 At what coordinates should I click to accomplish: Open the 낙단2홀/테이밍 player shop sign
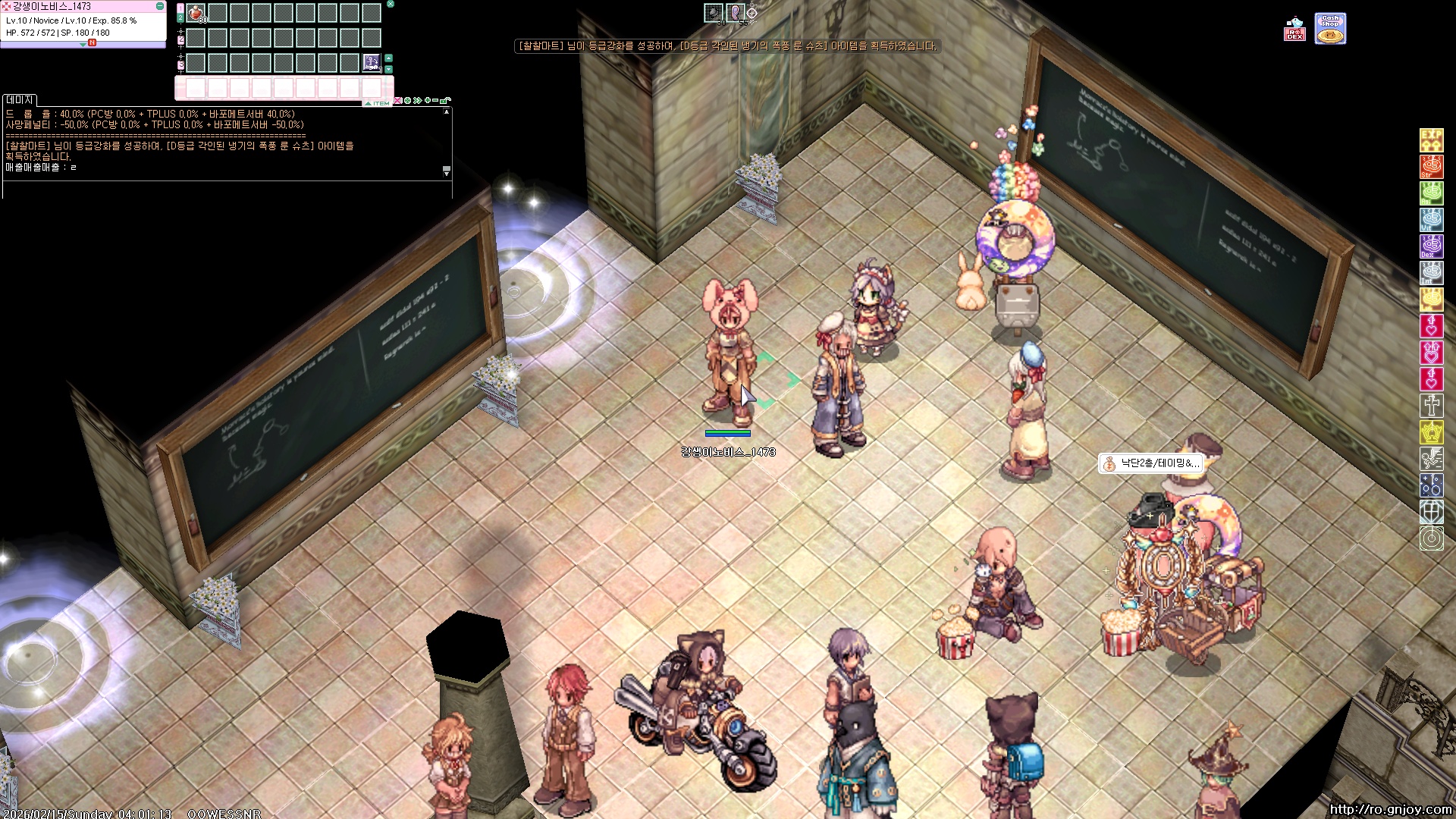[x=1150, y=463]
